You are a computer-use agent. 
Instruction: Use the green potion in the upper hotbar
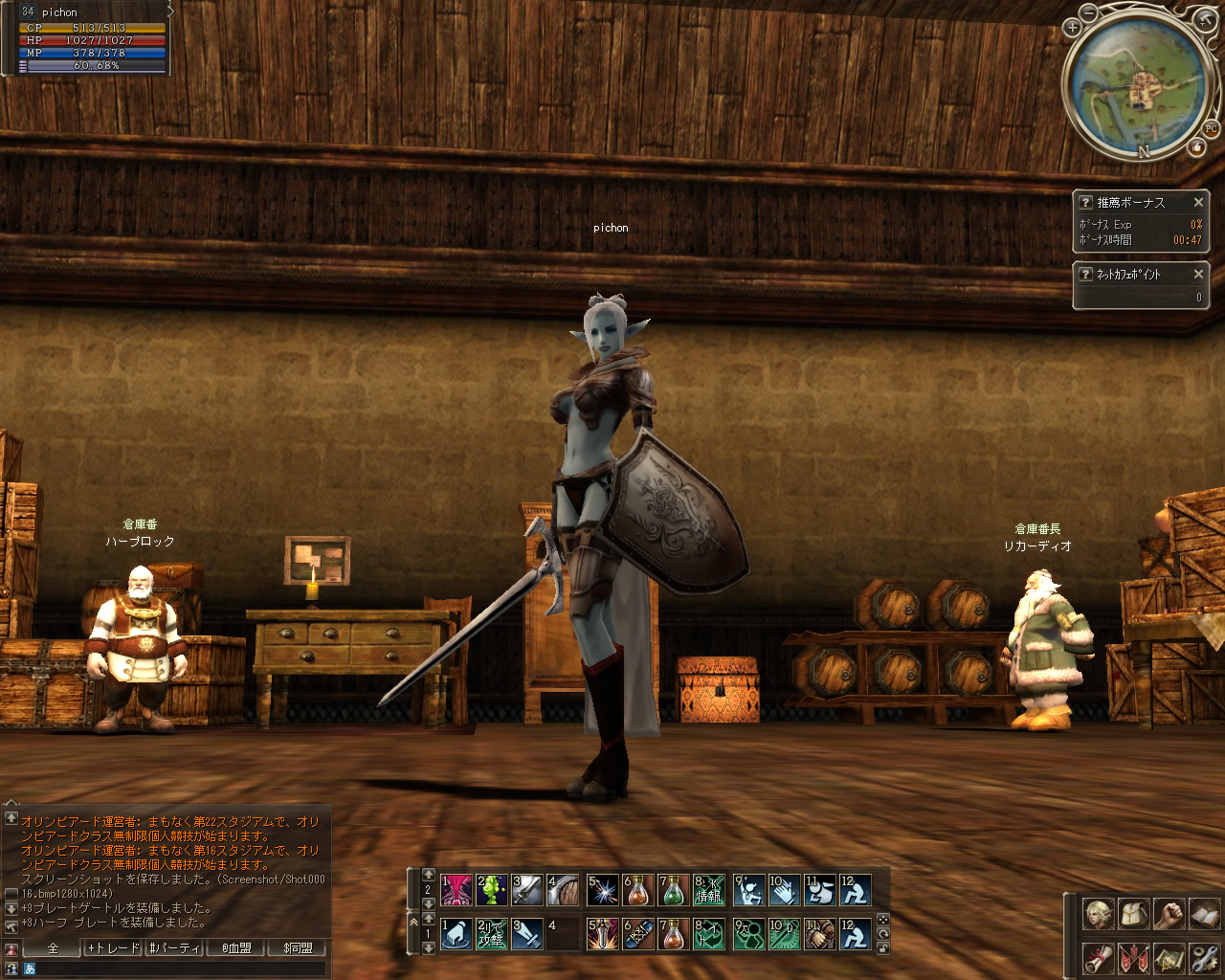[x=673, y=891]
